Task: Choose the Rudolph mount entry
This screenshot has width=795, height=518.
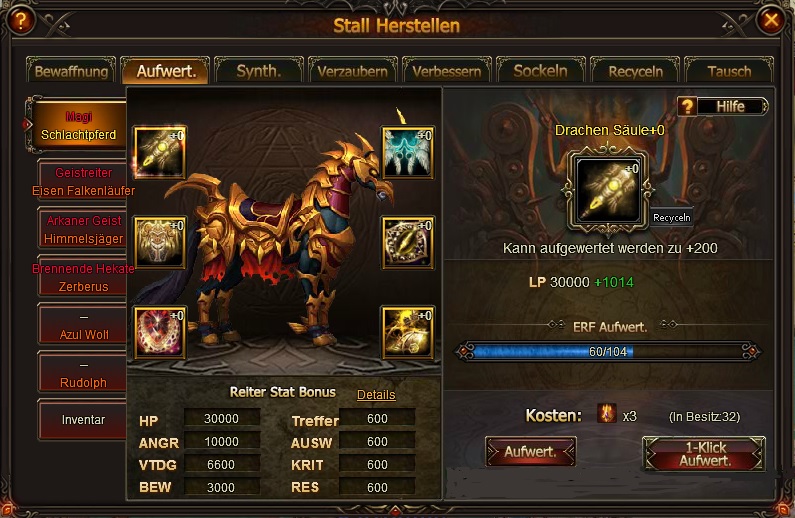Action: 83,373
